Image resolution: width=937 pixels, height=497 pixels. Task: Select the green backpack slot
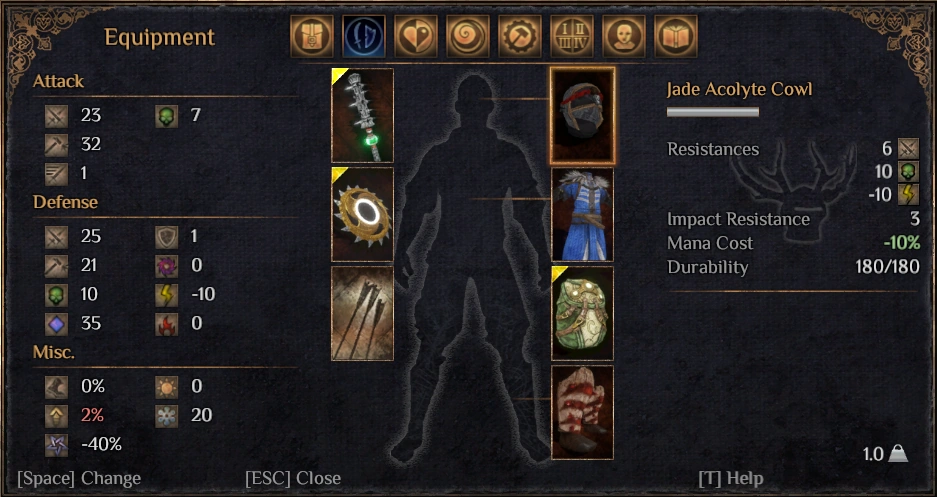pos(583,313)
